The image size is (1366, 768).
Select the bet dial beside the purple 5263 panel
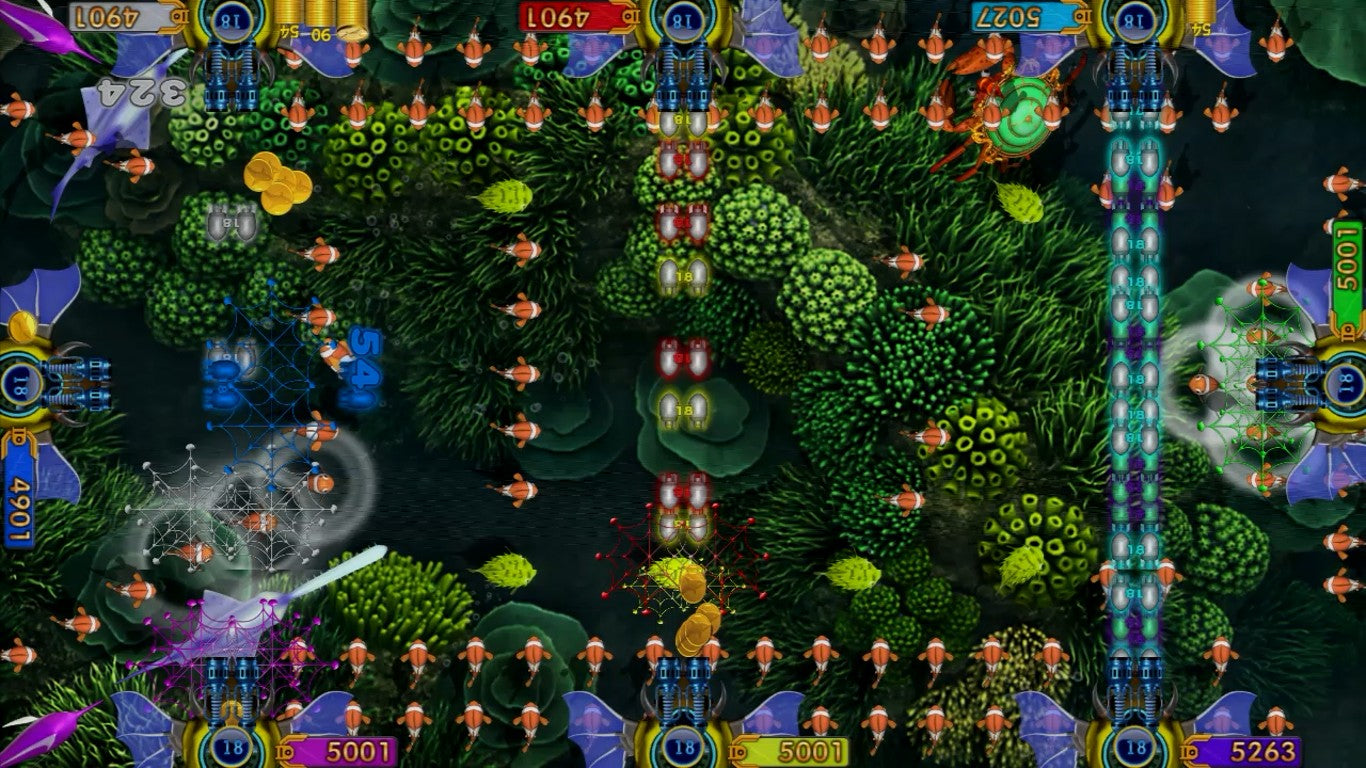[x=1135, y=747]
